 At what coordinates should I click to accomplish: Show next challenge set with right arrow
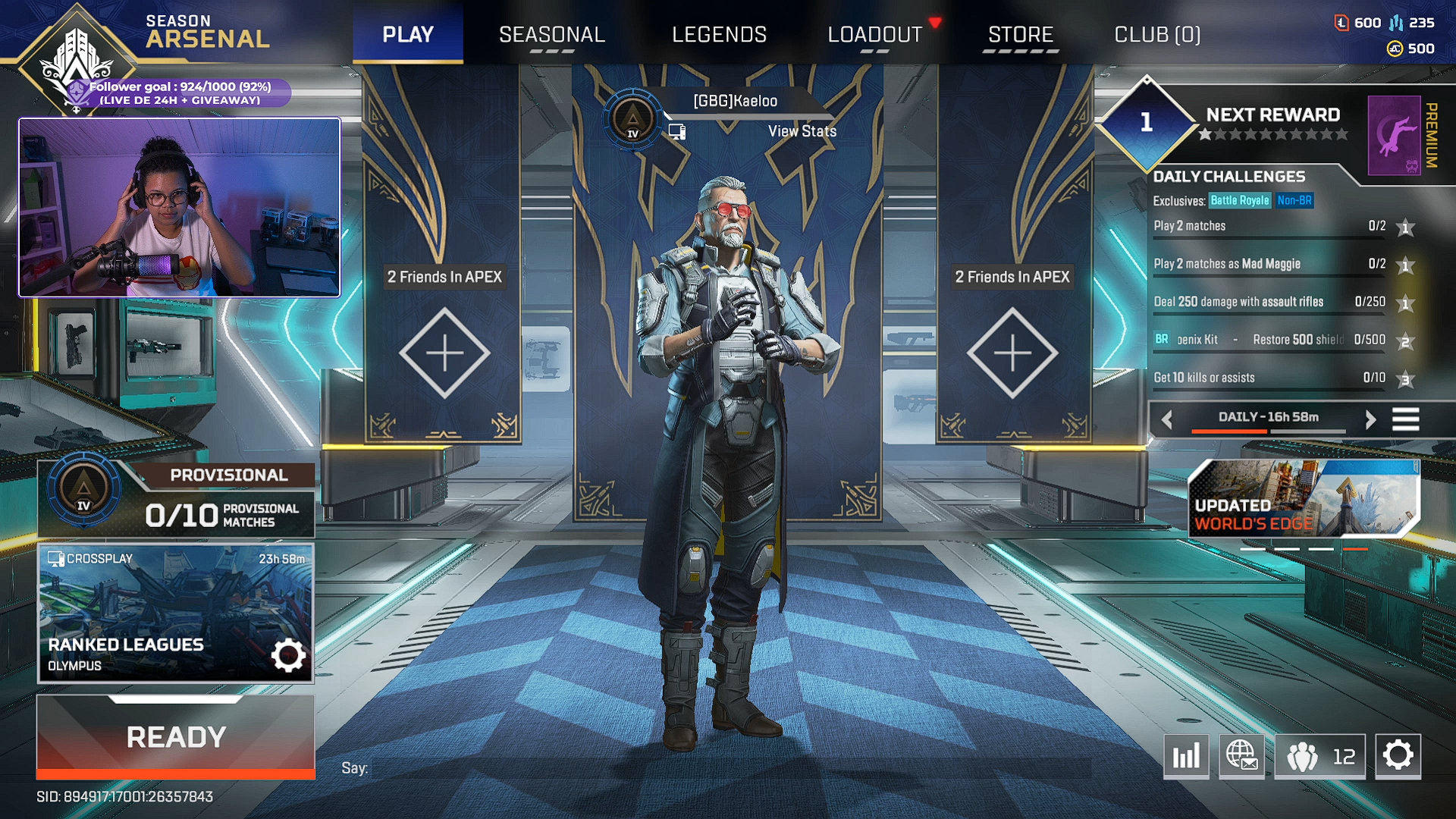pos(1370,419)
